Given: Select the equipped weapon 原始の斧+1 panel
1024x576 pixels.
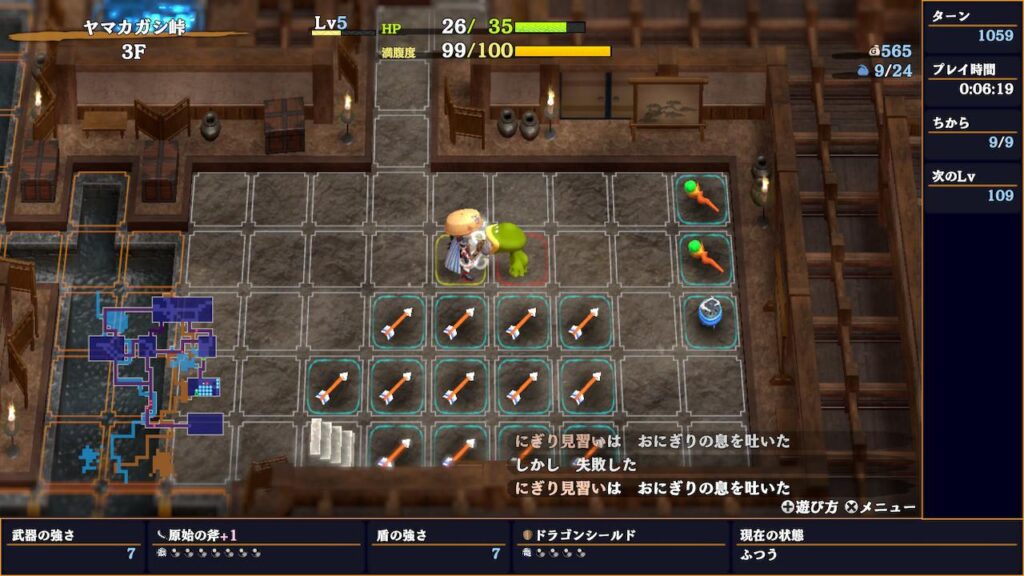Looking at the screenshot, I should click(x=256, y=544).
